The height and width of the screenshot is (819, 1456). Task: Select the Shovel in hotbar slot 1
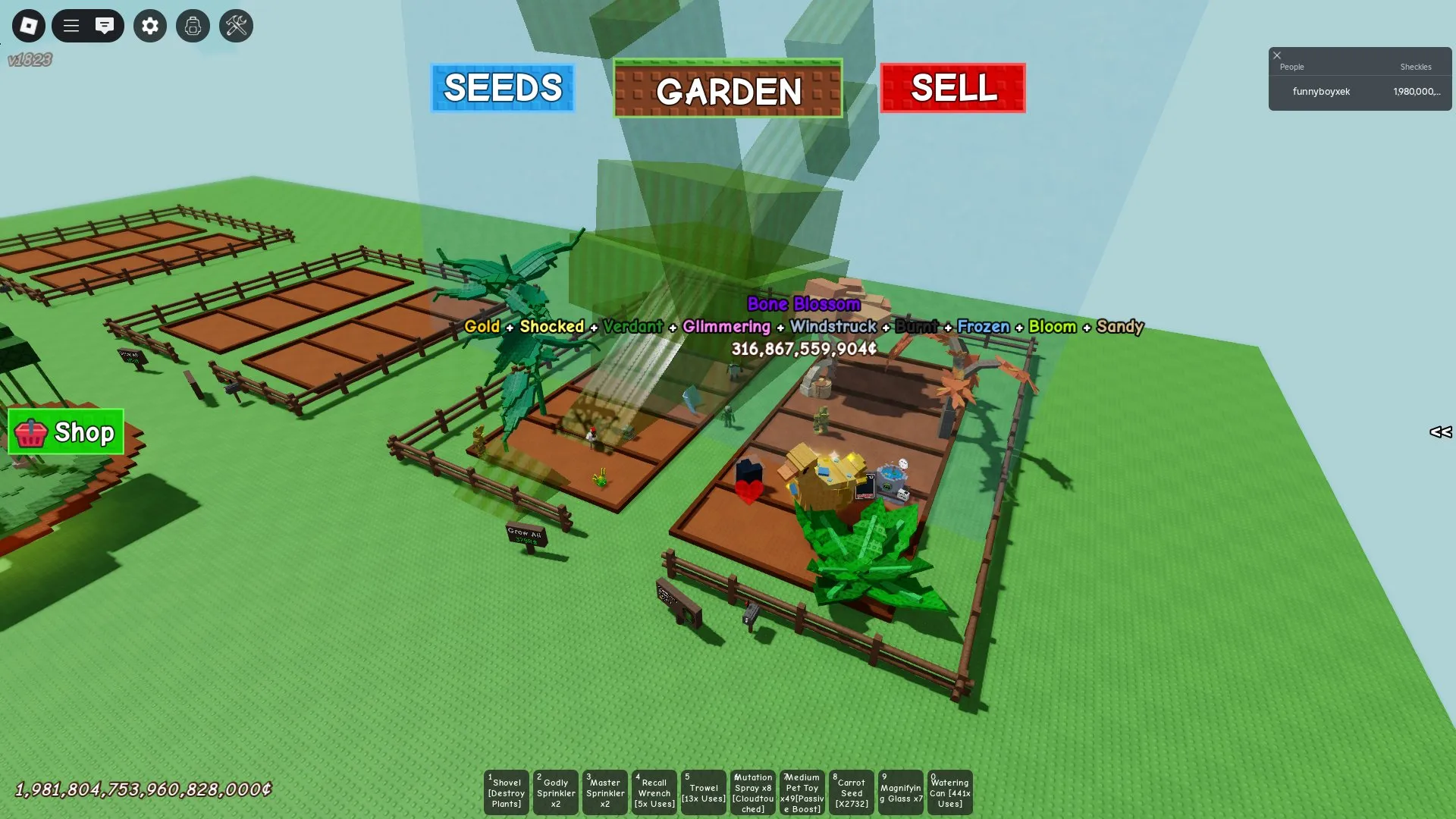point(506,792)
